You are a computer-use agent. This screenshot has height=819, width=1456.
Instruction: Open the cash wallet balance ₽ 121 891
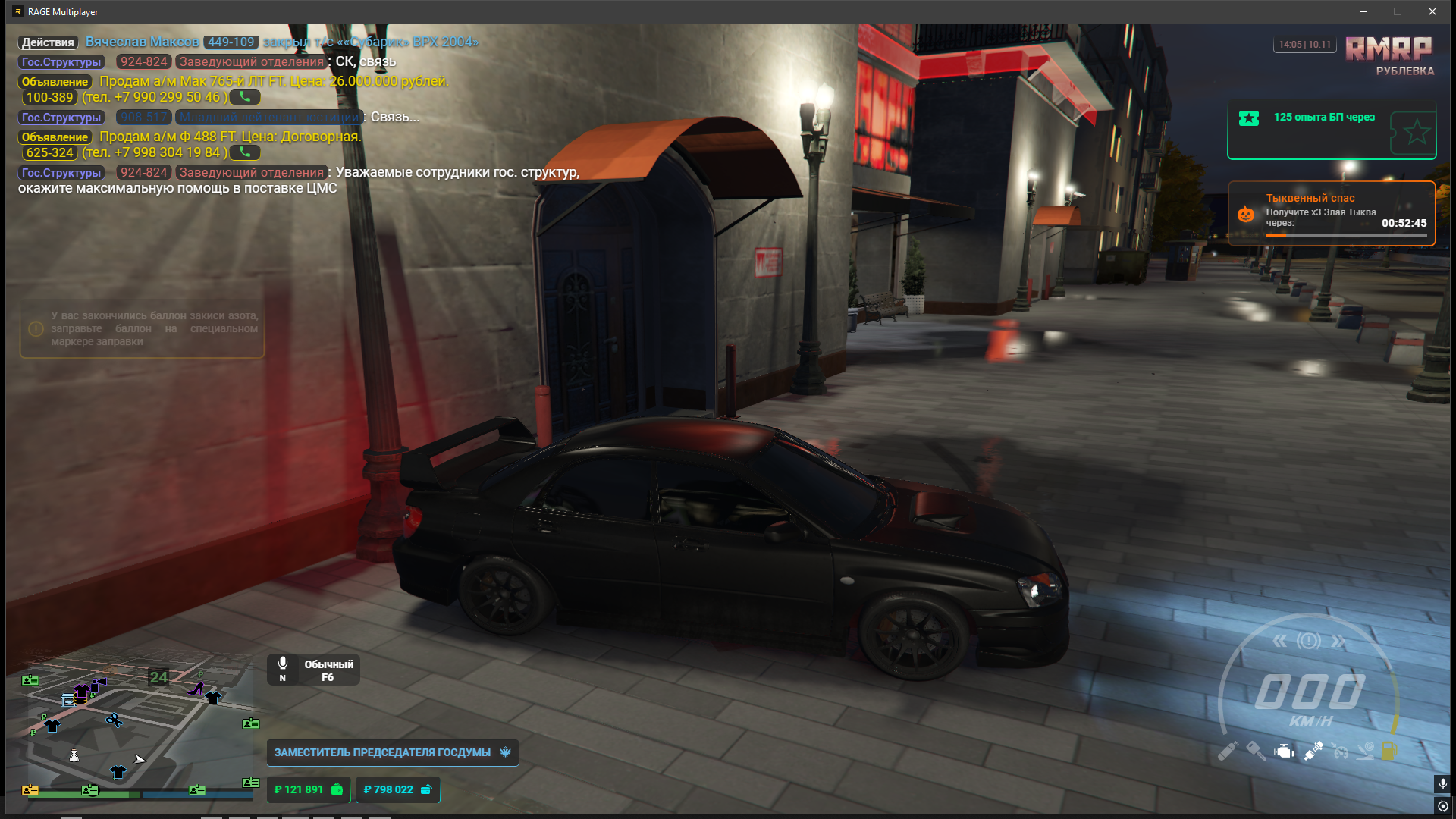tap(308, 789)
